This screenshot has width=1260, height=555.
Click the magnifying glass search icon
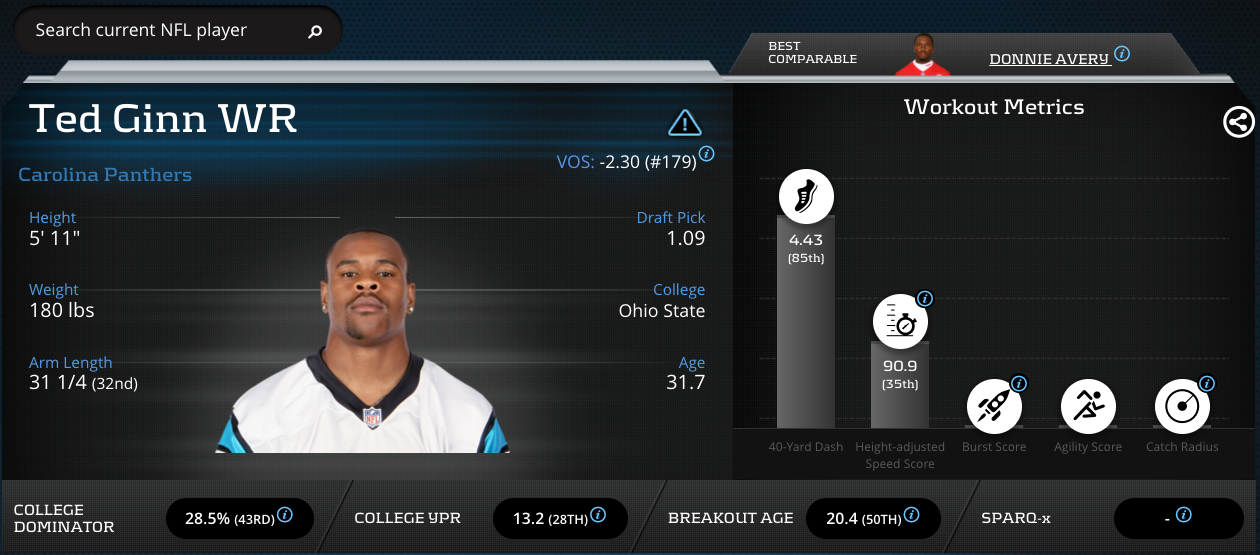click(315, 32)
